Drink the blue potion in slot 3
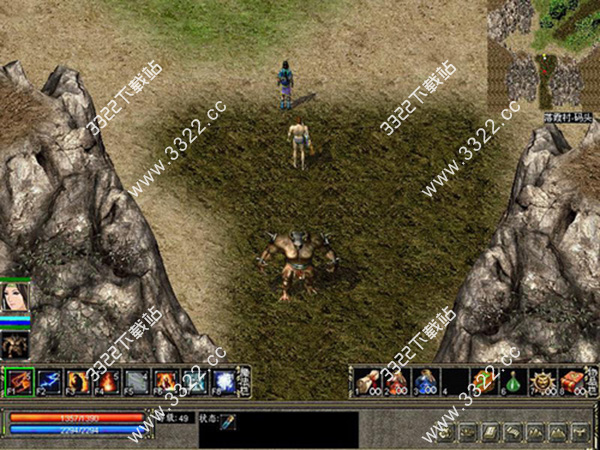 point(426,381)
